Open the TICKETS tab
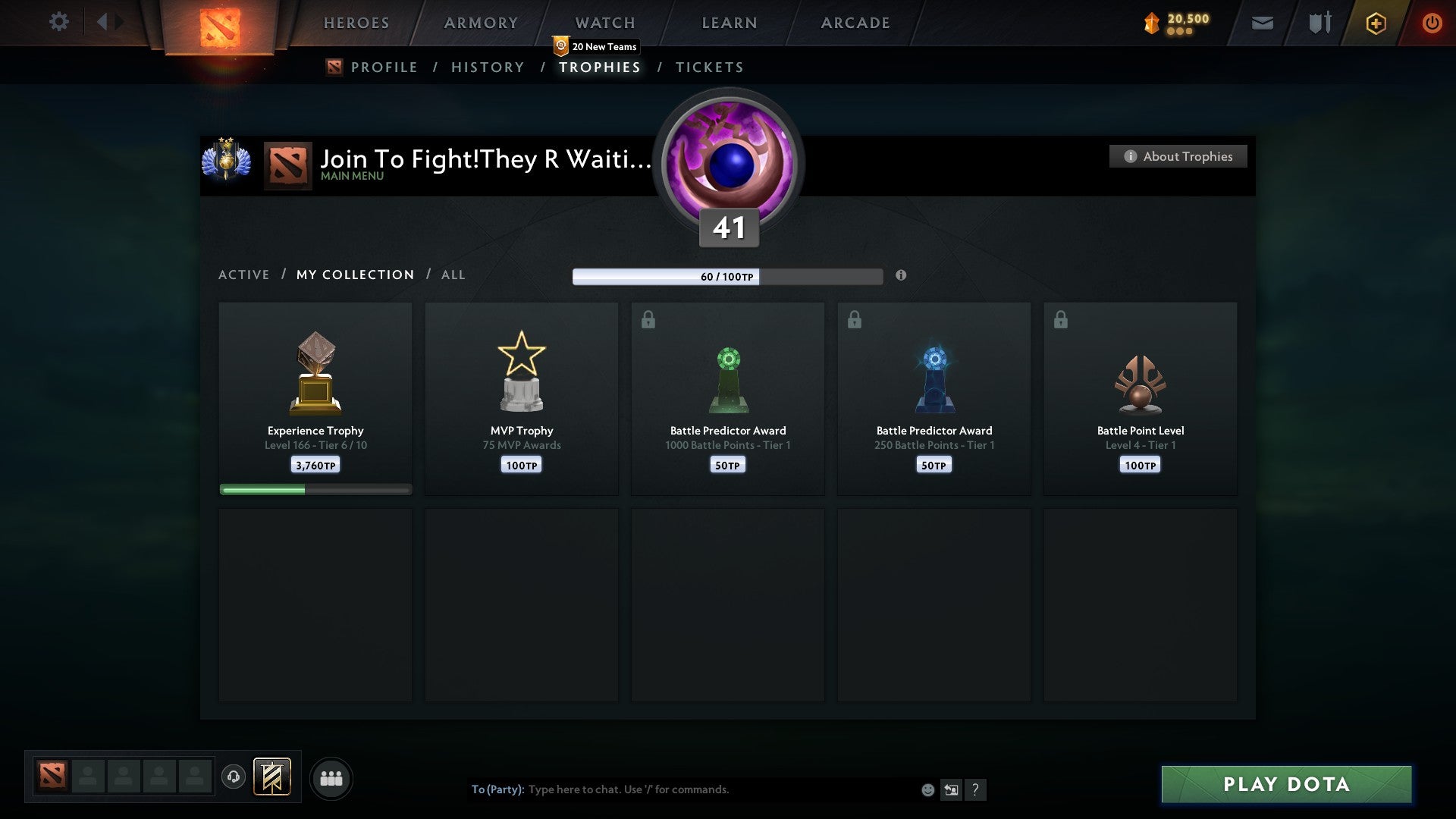This screenshot has width=1456, height=819. [x=709, y=67]
